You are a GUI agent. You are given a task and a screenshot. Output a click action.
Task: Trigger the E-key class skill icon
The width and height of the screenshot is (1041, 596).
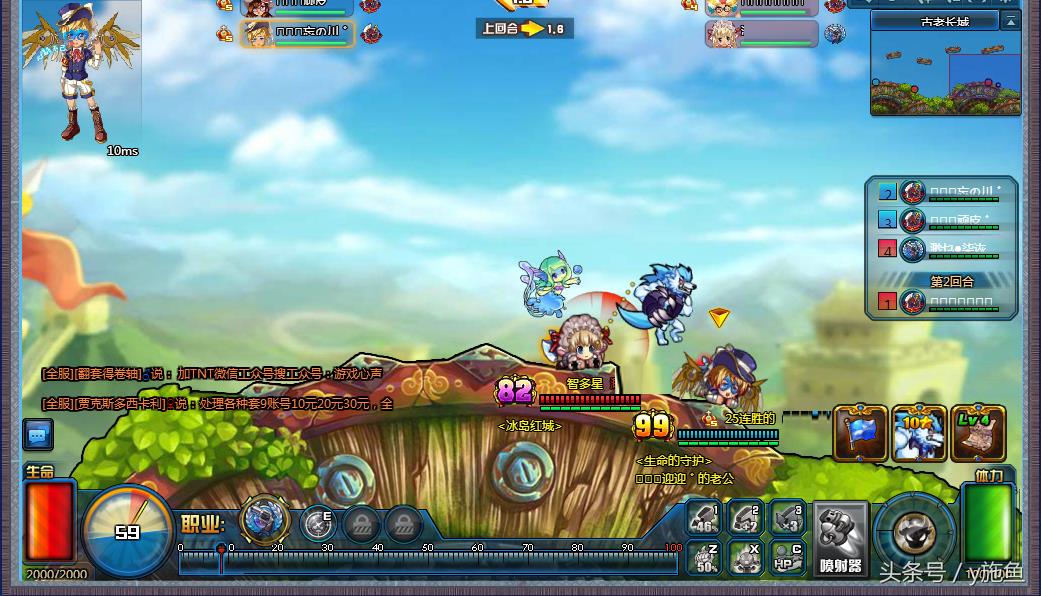coord(319,523)
